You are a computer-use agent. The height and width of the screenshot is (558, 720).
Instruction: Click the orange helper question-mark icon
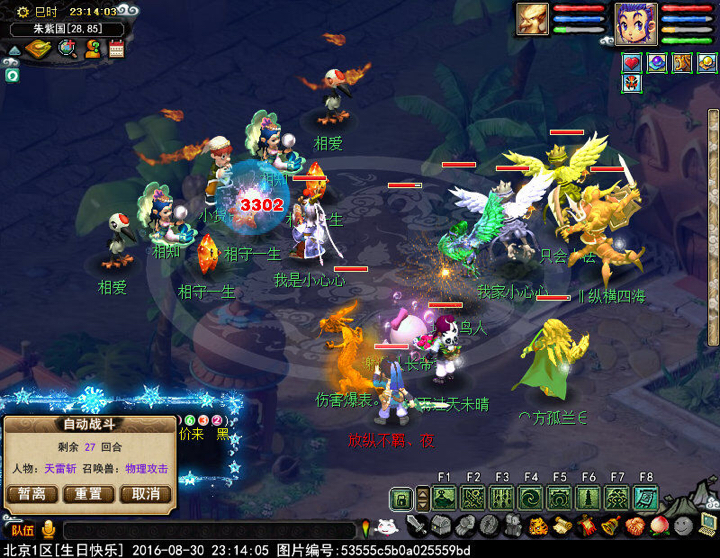click(92, 49)
